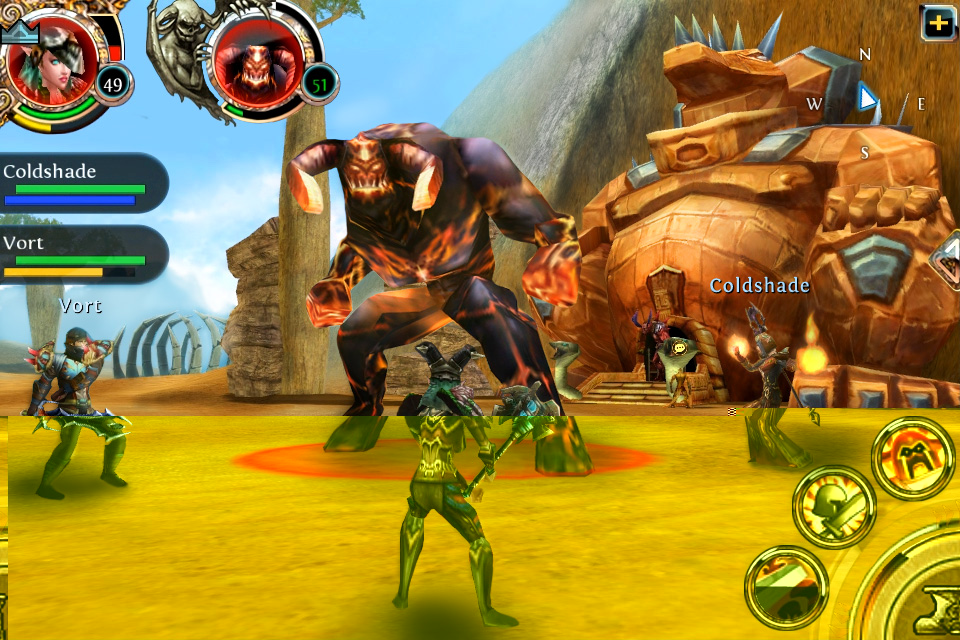960x640 pixels.
Task: Select party member Vort's frame
Action: 80,255
